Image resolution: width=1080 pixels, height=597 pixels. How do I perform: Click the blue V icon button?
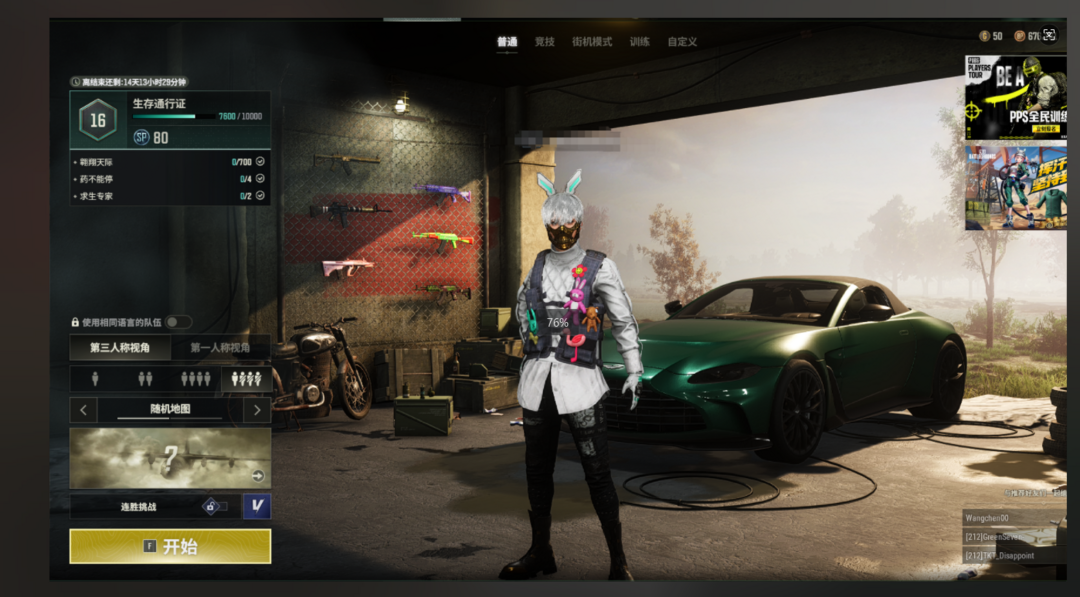click(257, 506)
